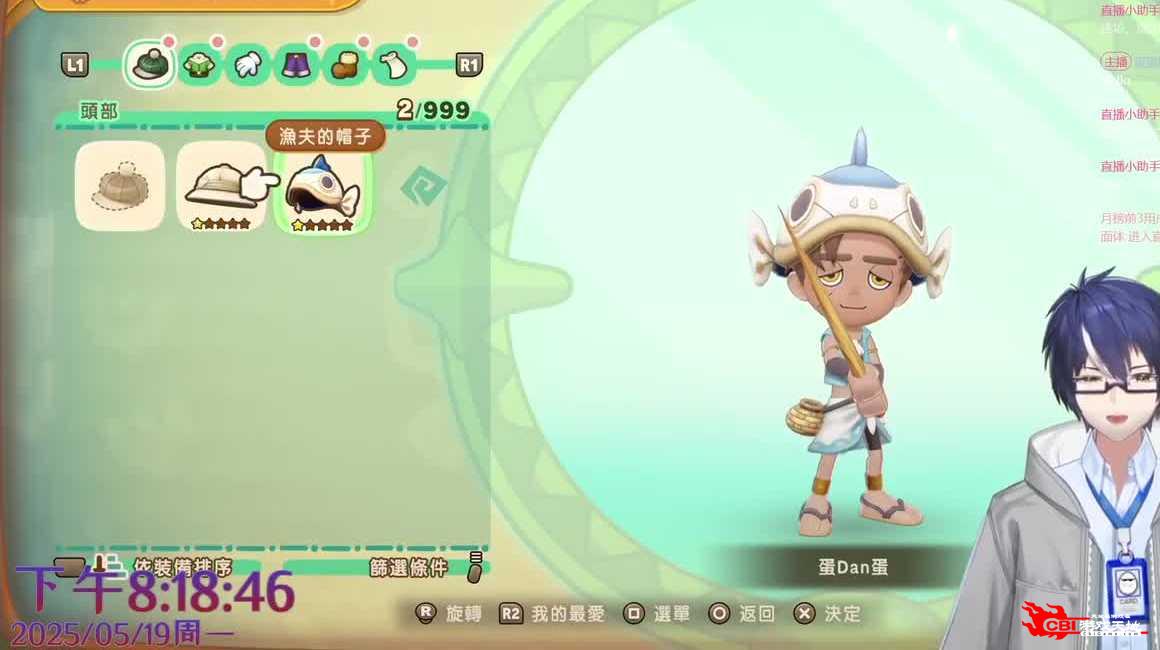This screenshot has height=650, width=1160.
Task: Open the 篩選條件 filter options
Action: click(410, 568)
